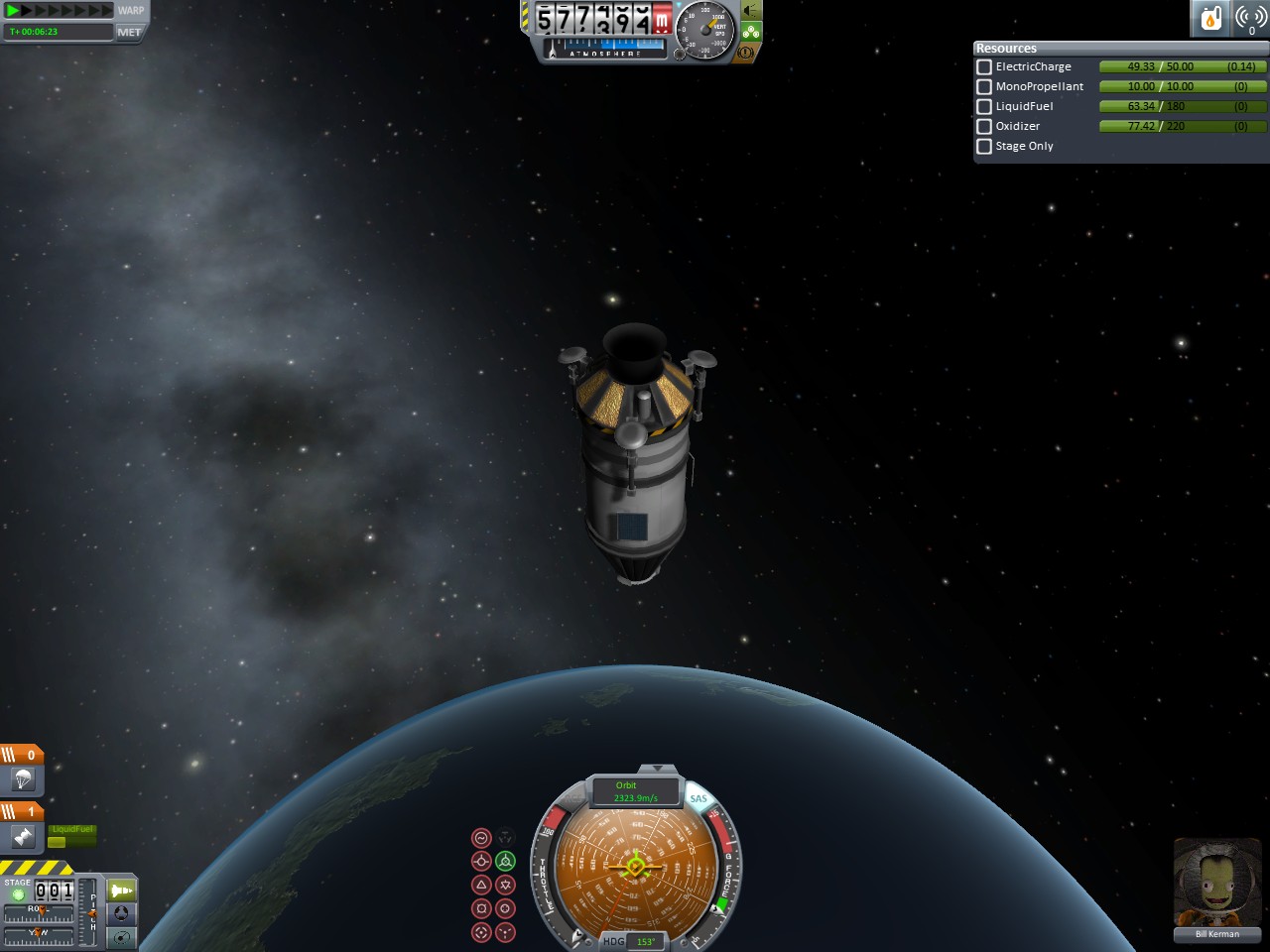1270x952 pixels.
Task: Click the Orbit speed mode display
Action: pos(635,791)
